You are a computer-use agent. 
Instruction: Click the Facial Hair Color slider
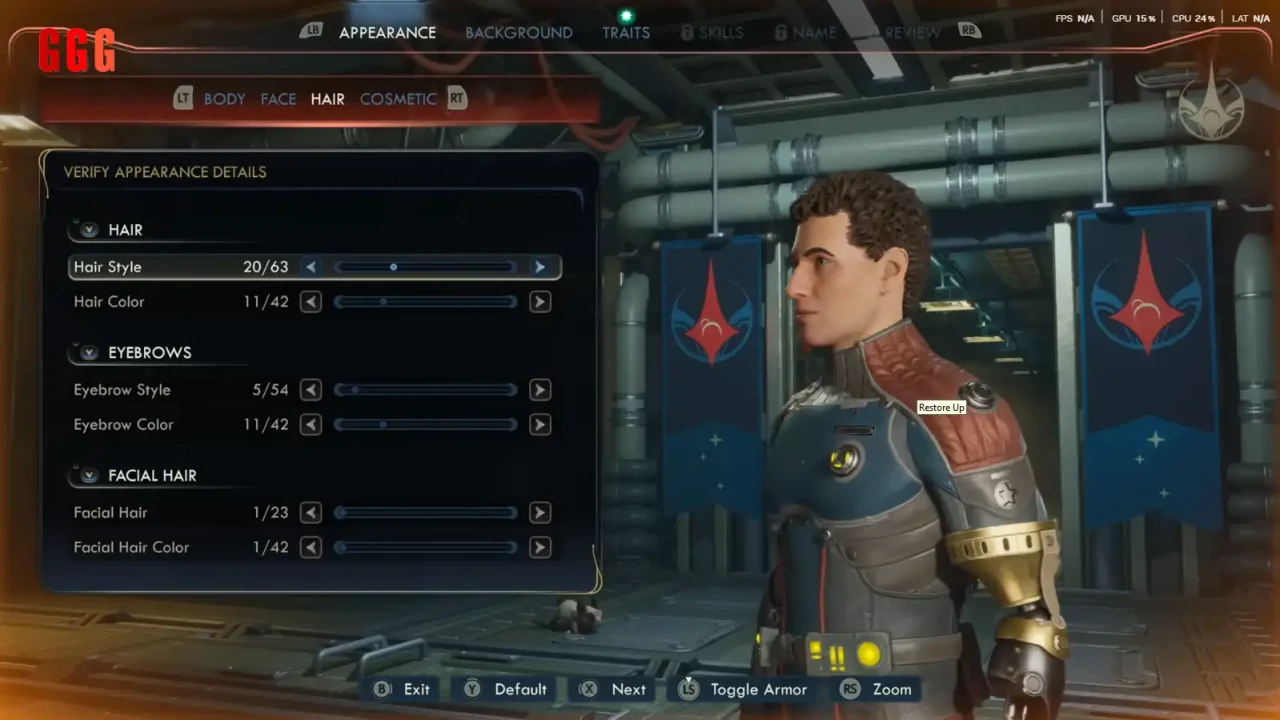[x=425, y=548]
